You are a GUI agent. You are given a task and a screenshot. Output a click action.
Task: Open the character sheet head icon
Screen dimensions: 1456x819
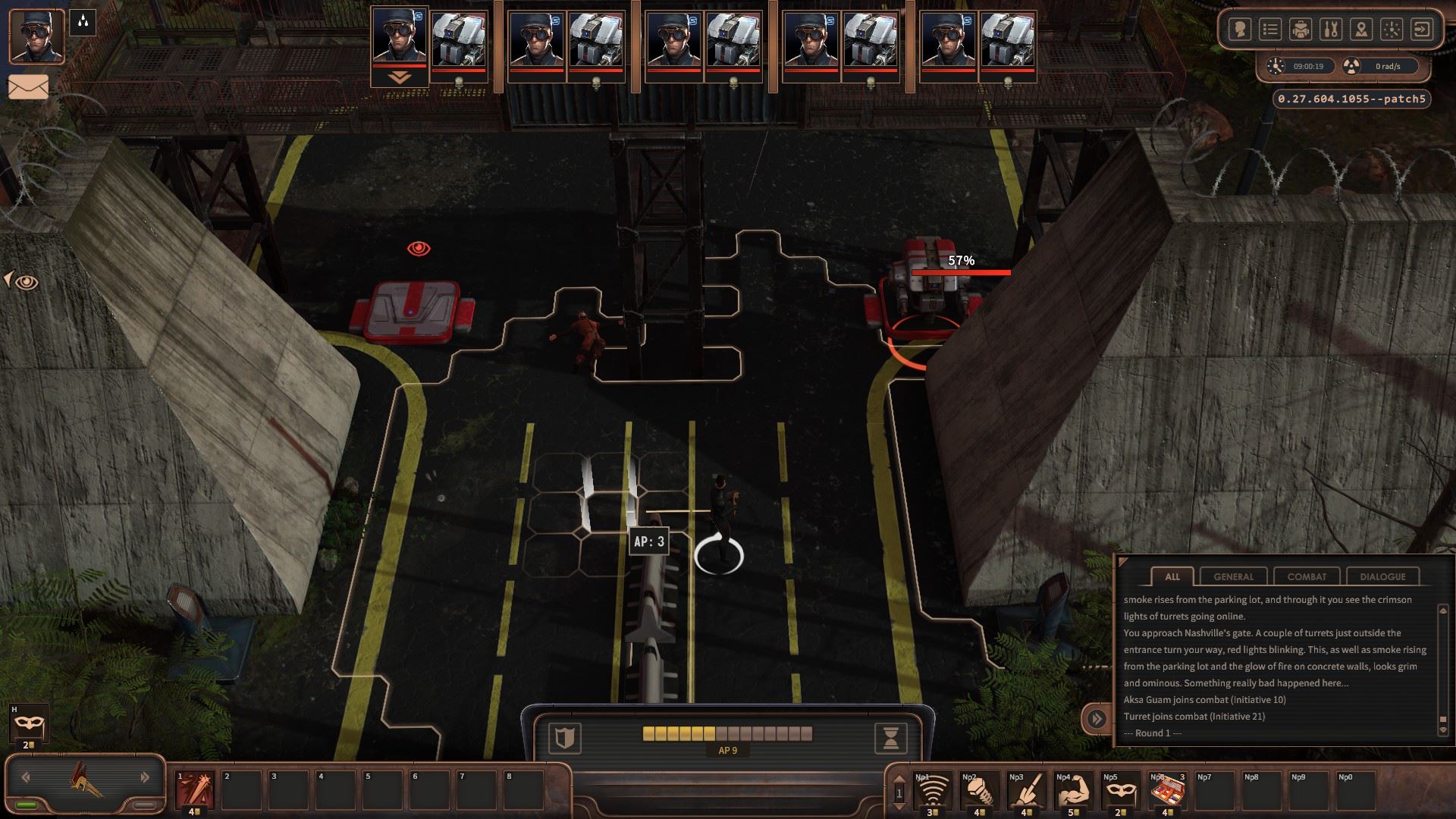tap(1240, 30)
